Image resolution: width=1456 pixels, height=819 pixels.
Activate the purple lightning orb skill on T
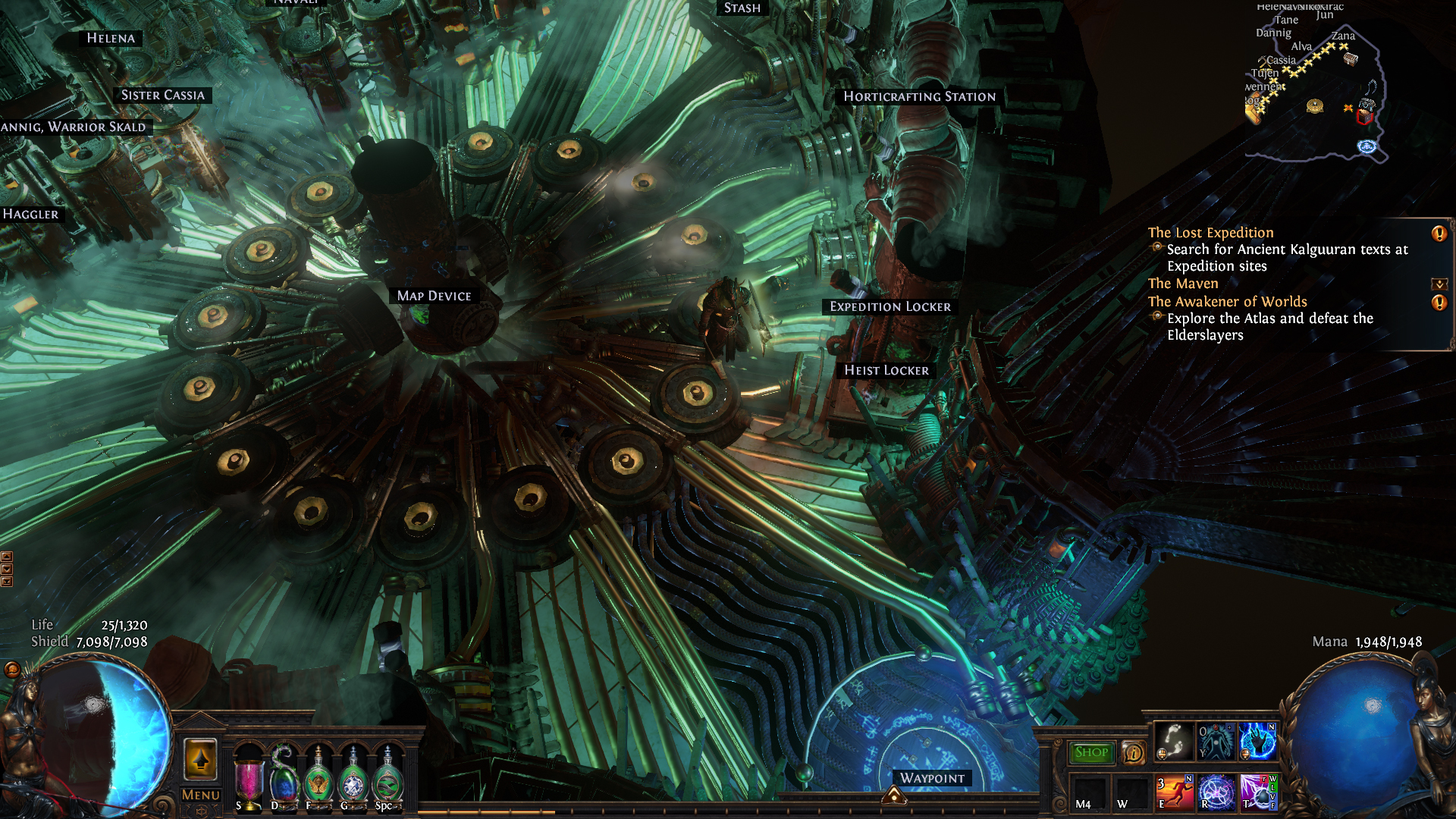tap(1258, 792)
